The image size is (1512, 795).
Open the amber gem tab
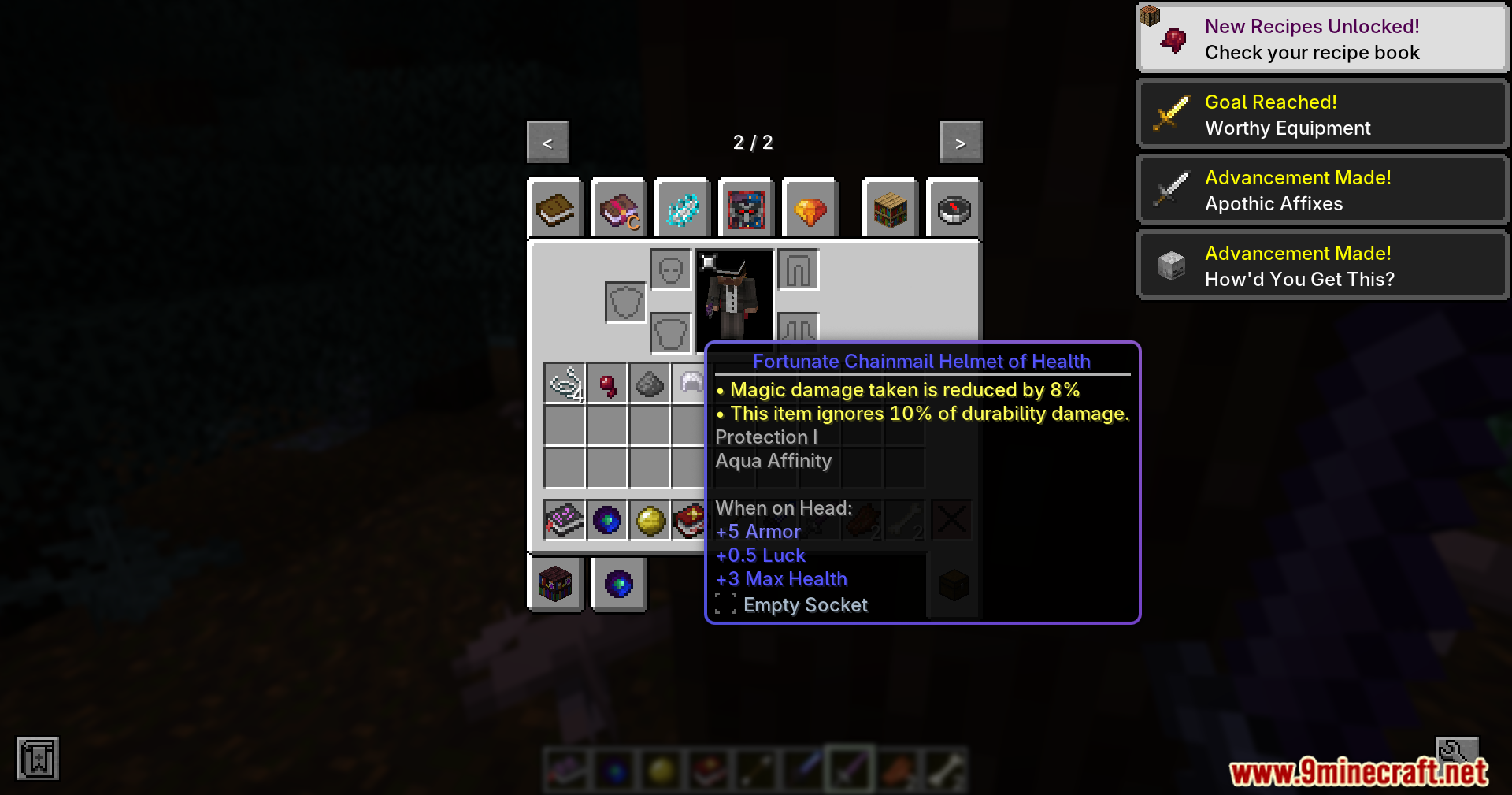click(x=810, y=207)
